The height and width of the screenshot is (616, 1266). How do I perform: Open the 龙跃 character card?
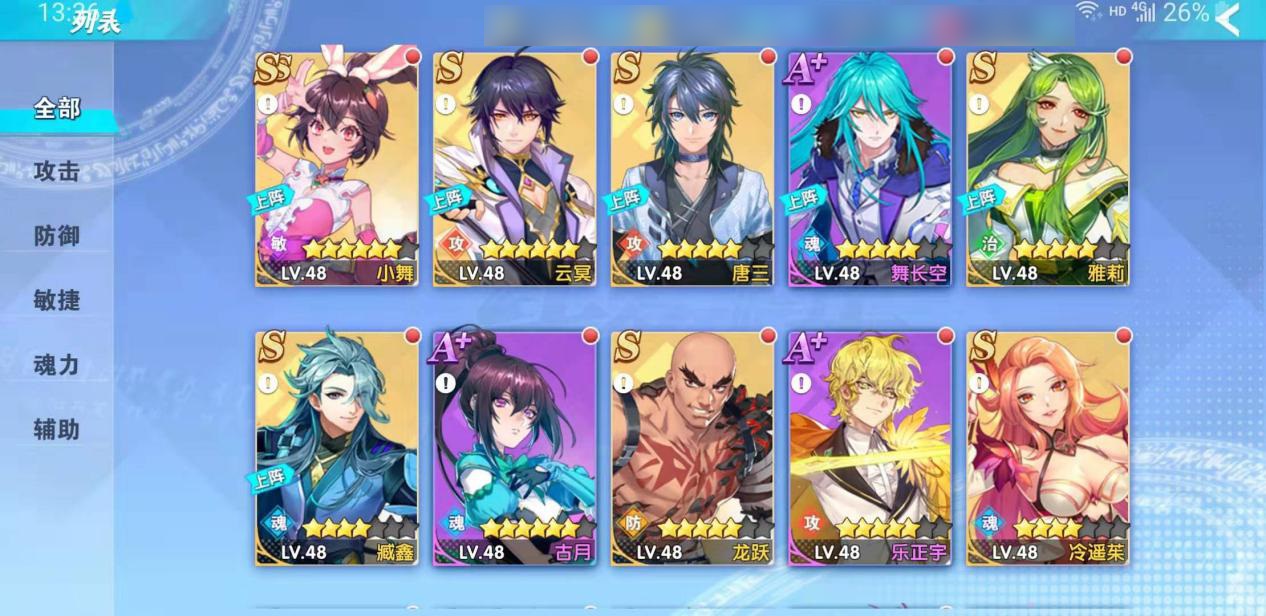click(693, 448)
